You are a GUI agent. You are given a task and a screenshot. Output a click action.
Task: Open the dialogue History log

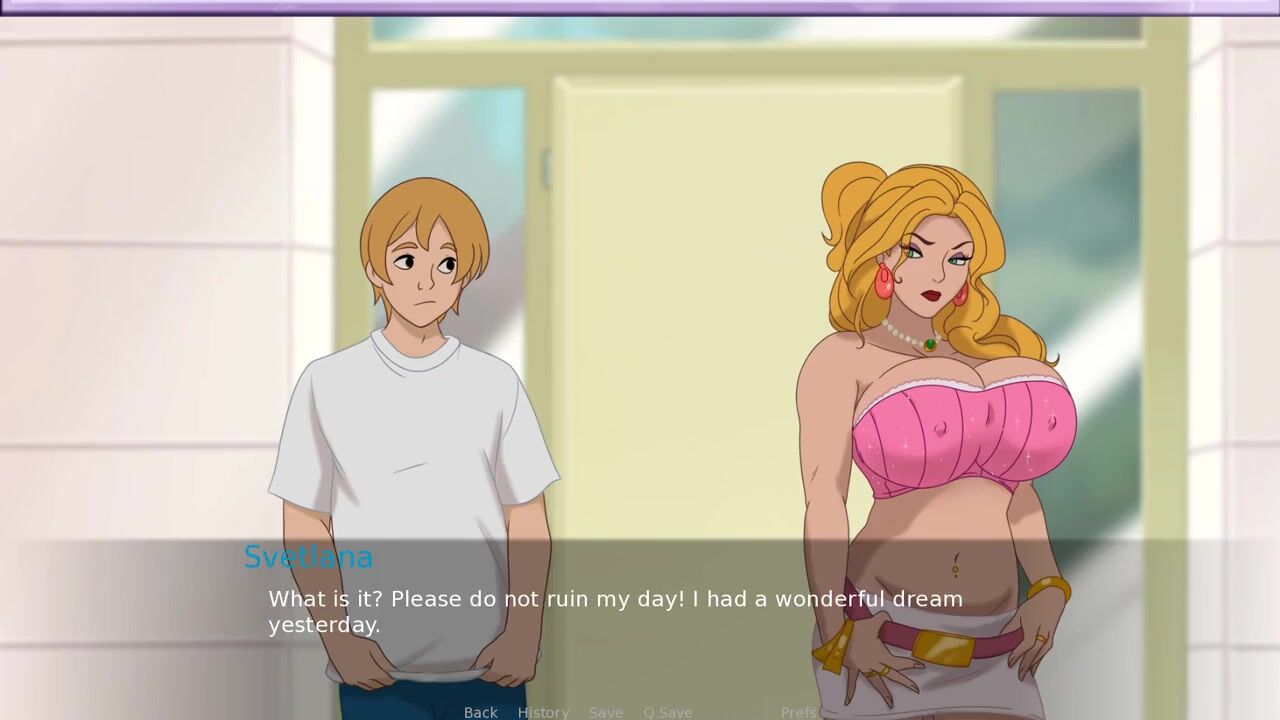543,712
